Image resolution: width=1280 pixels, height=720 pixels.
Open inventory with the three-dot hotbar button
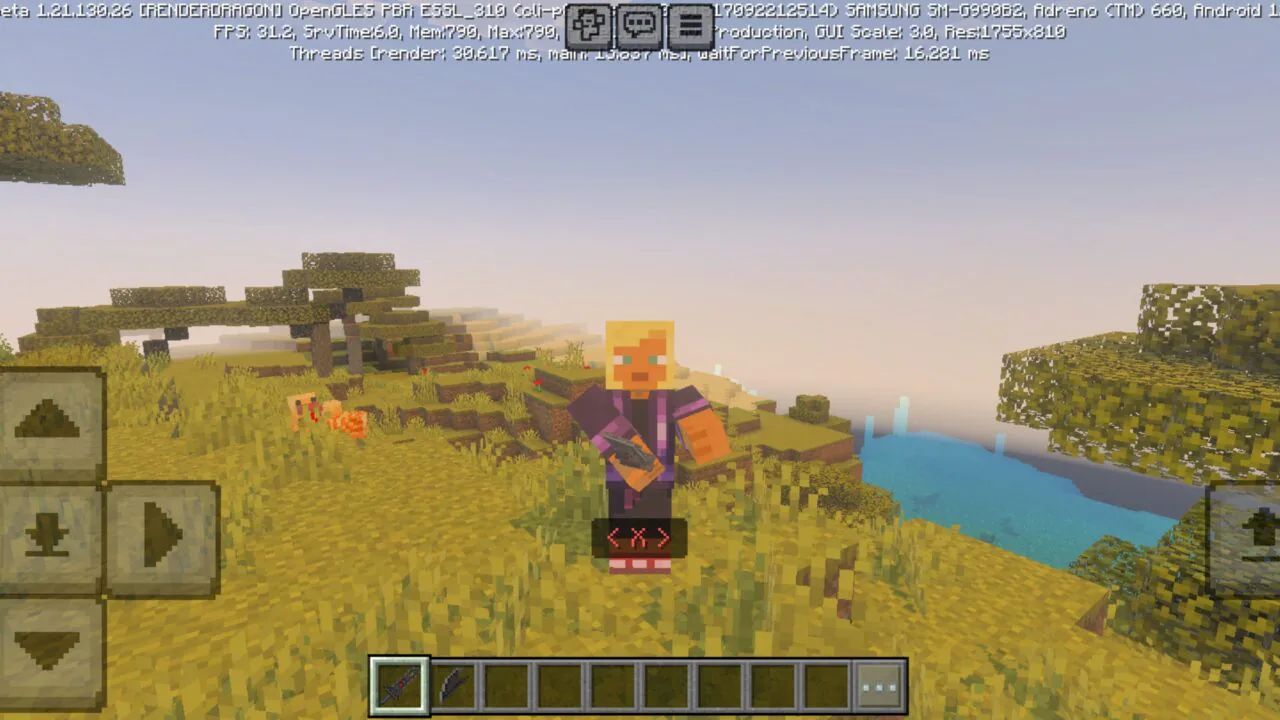pos(880,686)
